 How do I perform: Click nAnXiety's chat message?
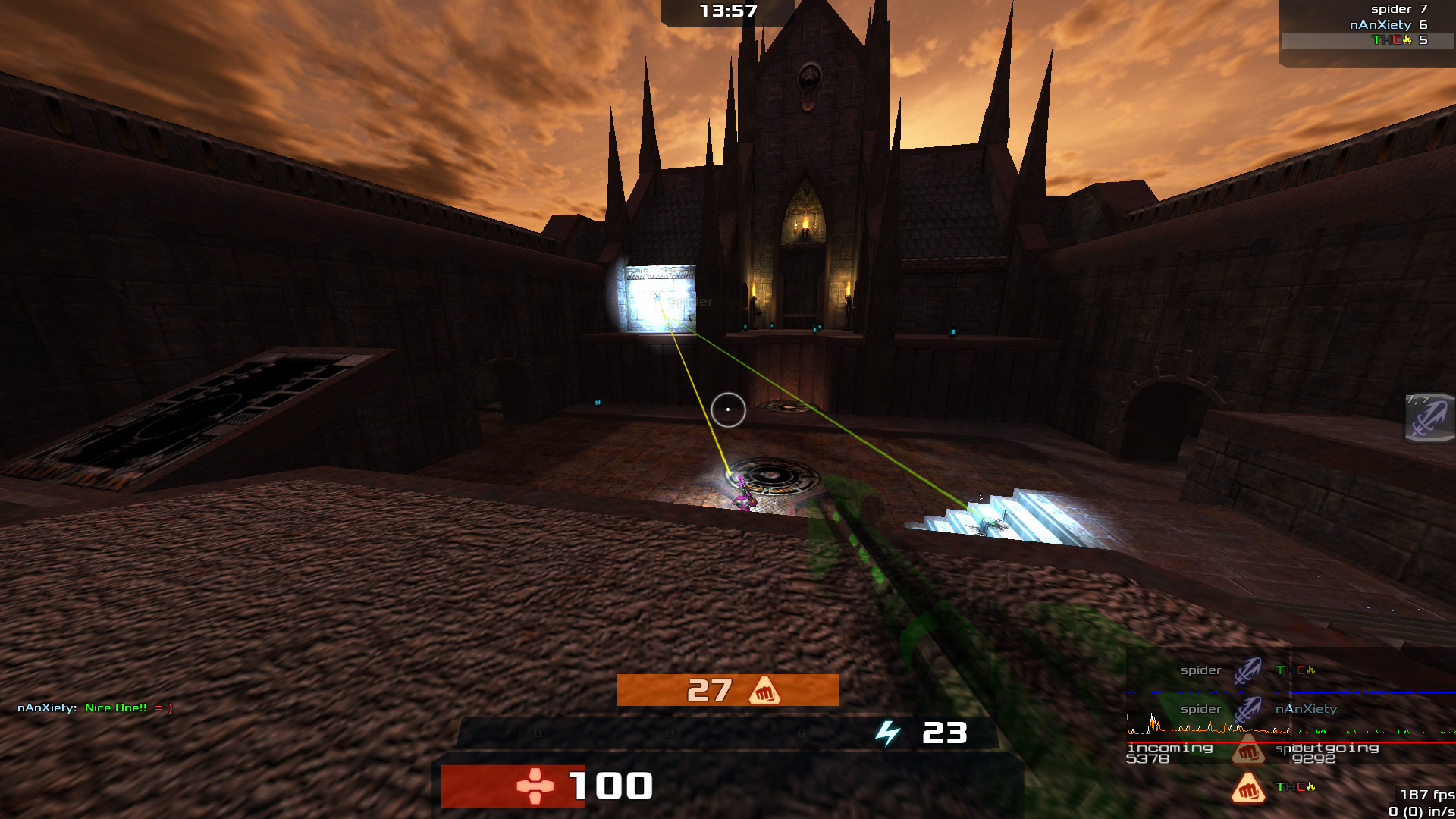pyautogui.click(x=95, y=708)
